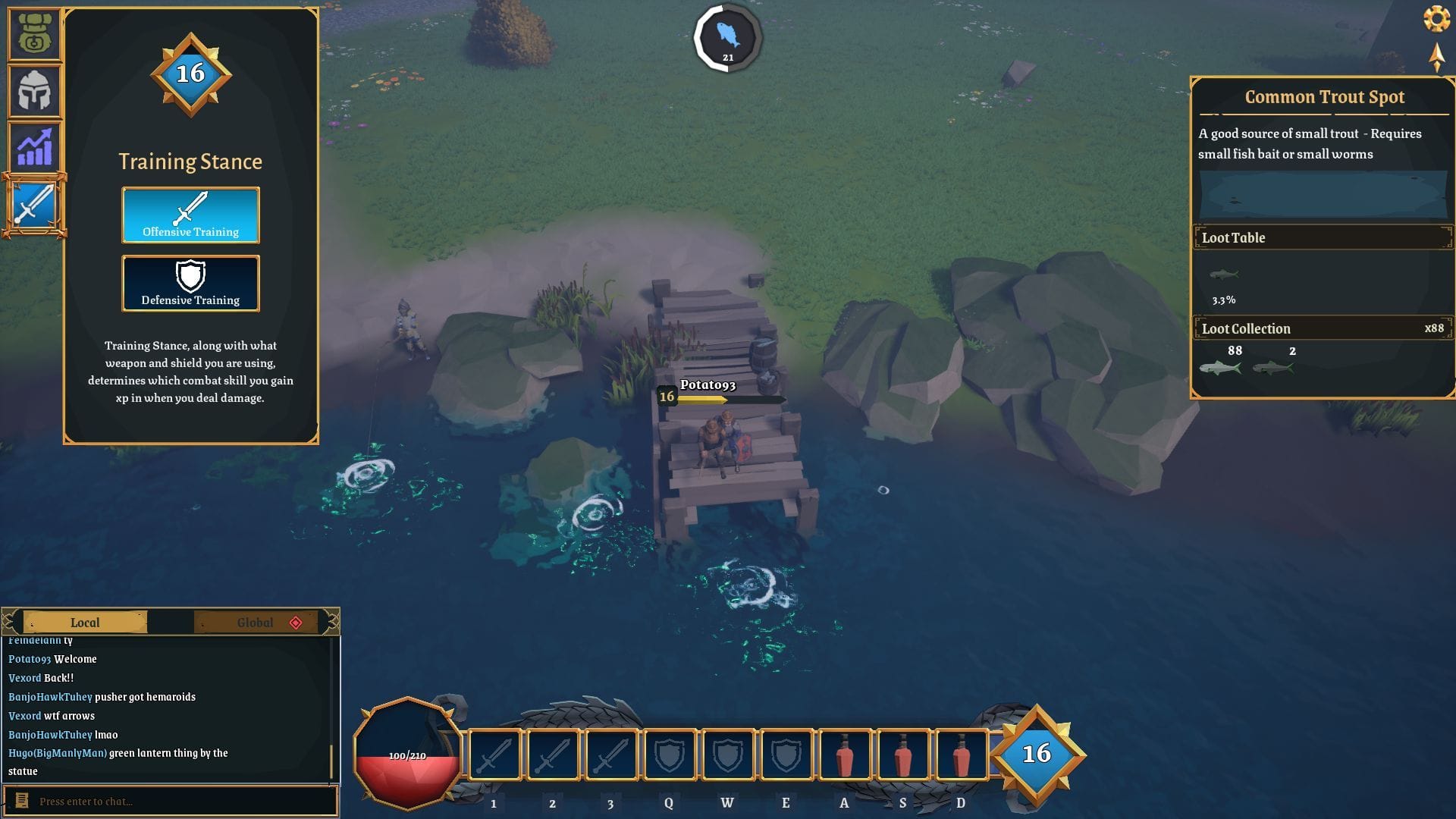The height and width of the screenshot is (819, 1456).
Task: Select the combat sword sidebar icon
Action: [34, 202]
